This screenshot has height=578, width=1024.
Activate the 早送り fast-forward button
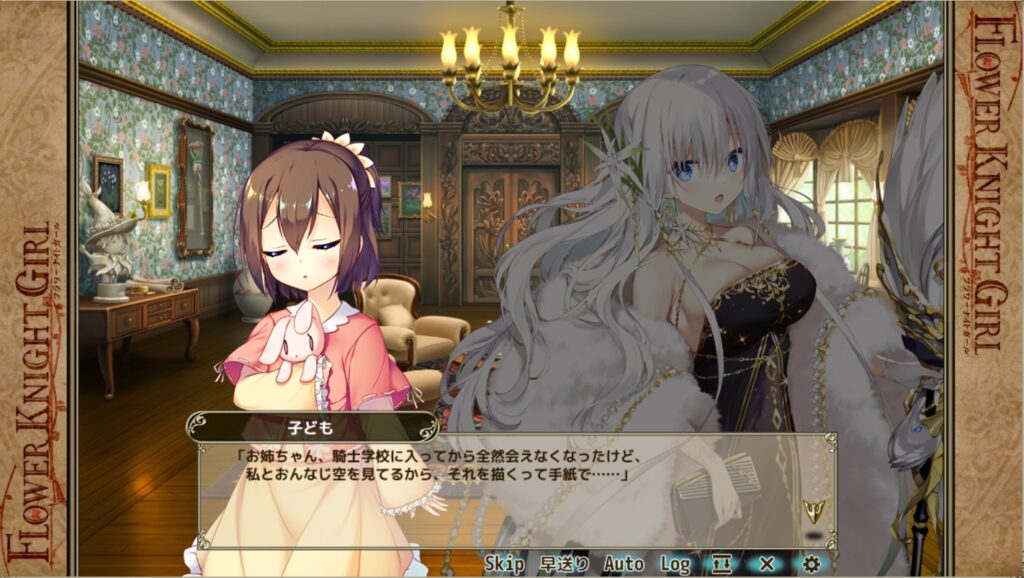564,564
